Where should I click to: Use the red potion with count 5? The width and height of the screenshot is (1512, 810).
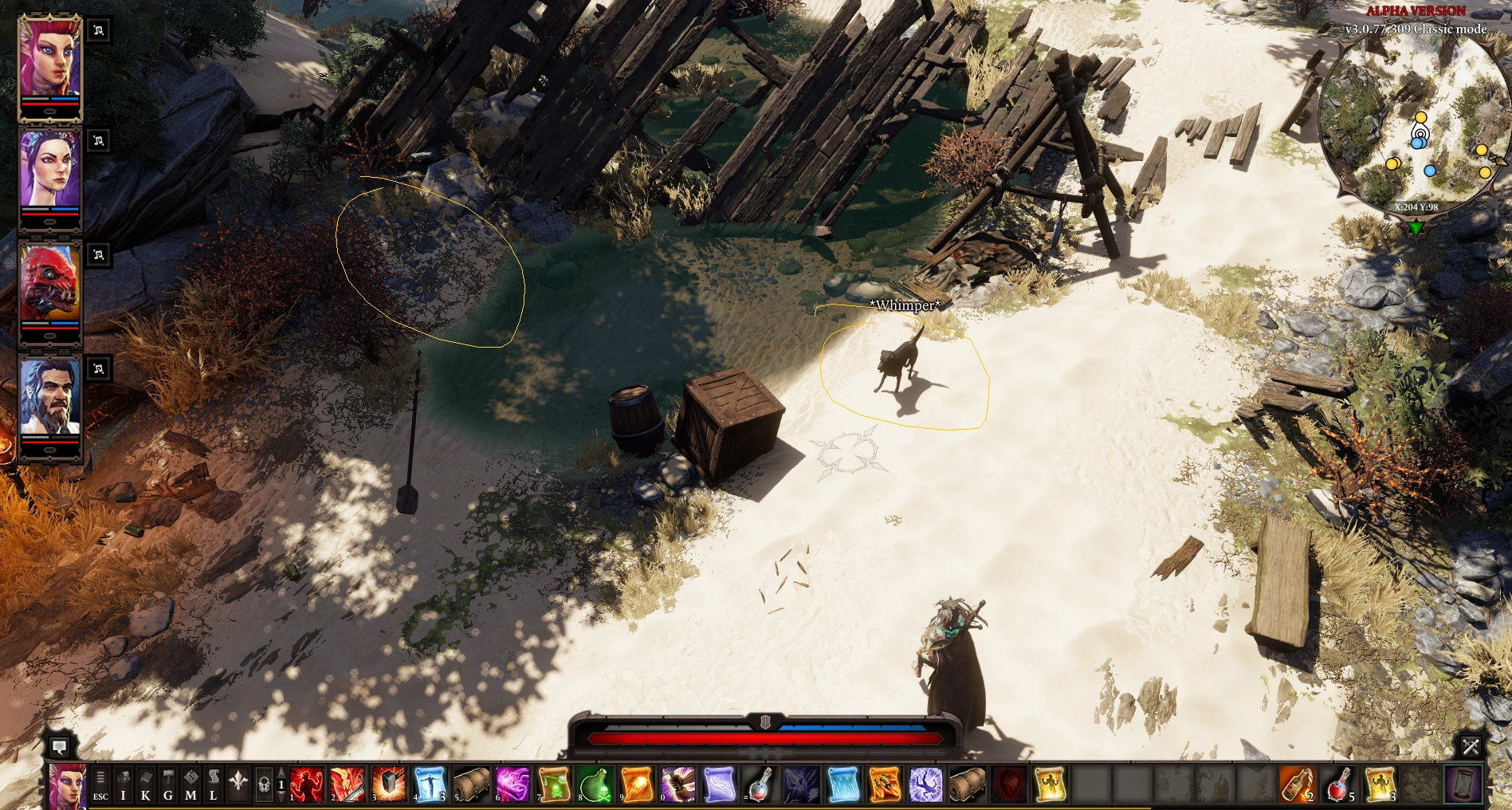[x=1339, y=784]
